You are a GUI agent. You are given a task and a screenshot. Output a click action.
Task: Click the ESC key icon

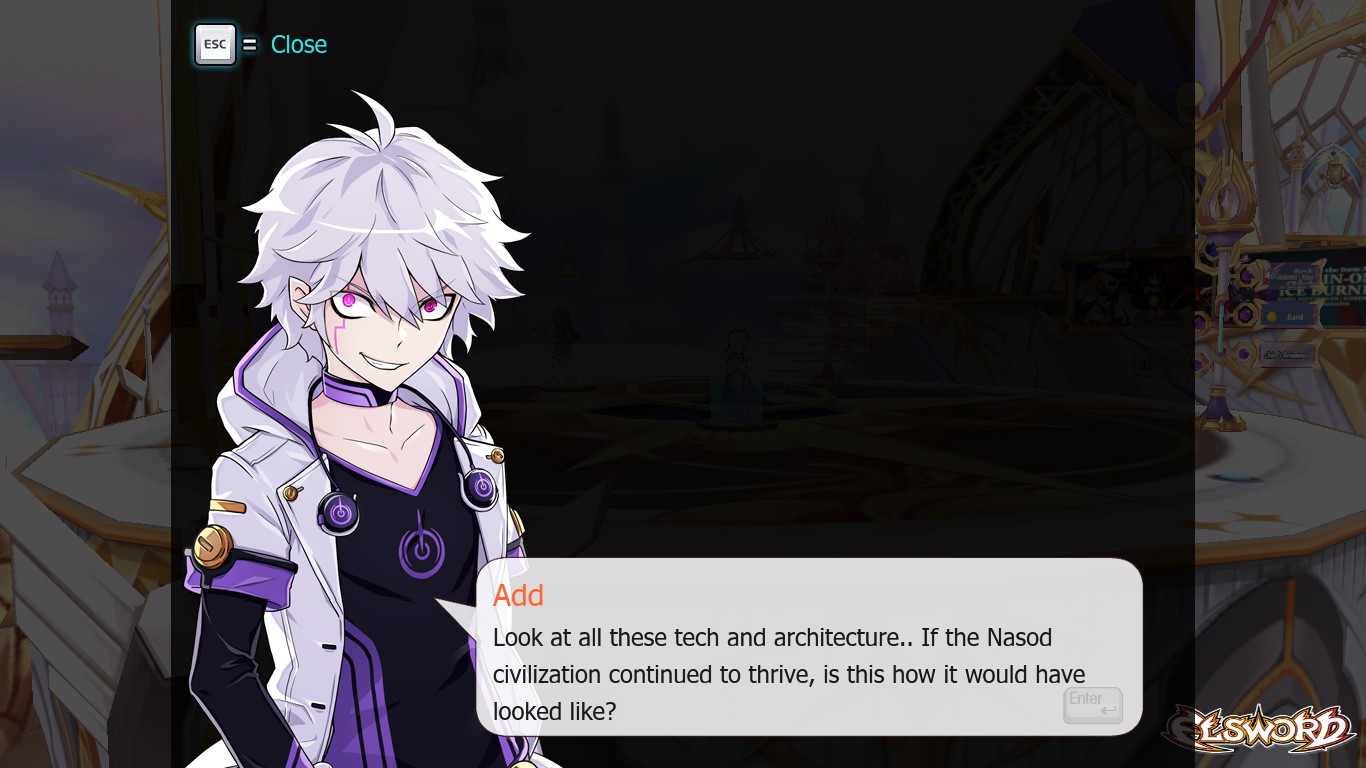point(214,44)
